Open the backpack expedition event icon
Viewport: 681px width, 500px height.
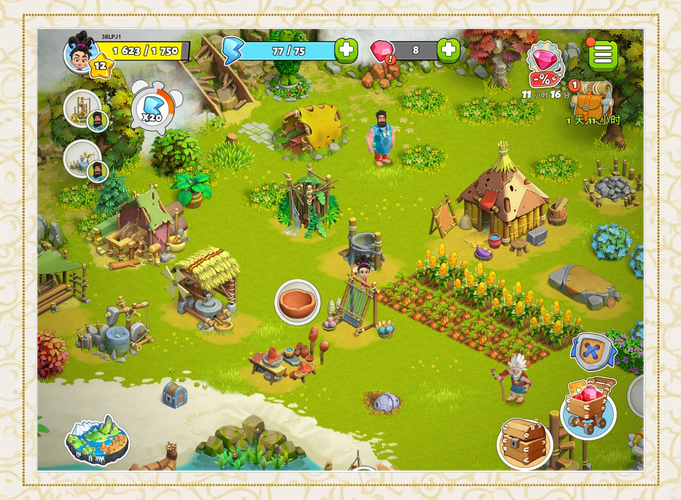tap(592, 101)
